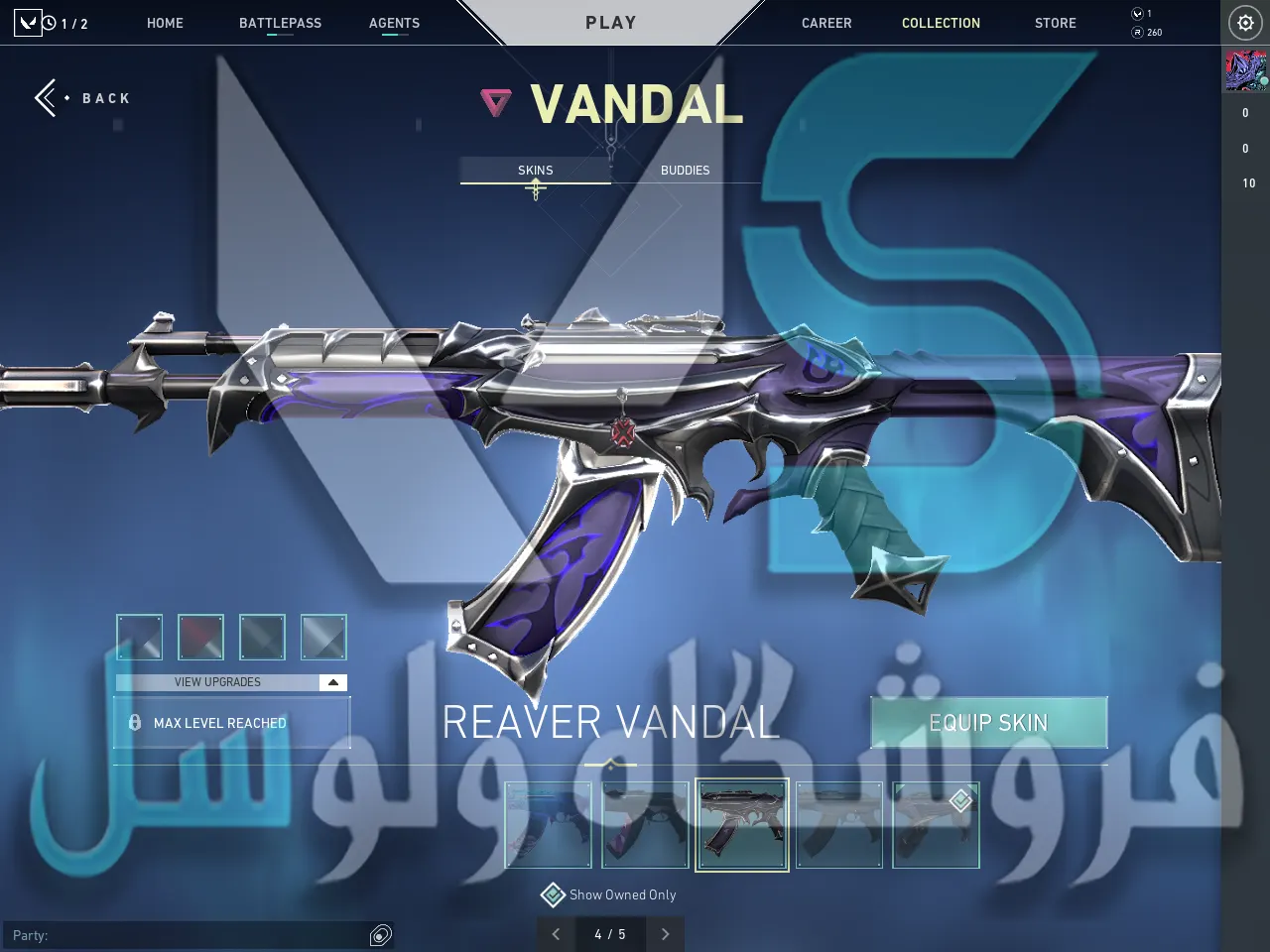The width and height of the screenshot is (1270, 952).
Task: Select the red color variant swatch
Action: 200,637
